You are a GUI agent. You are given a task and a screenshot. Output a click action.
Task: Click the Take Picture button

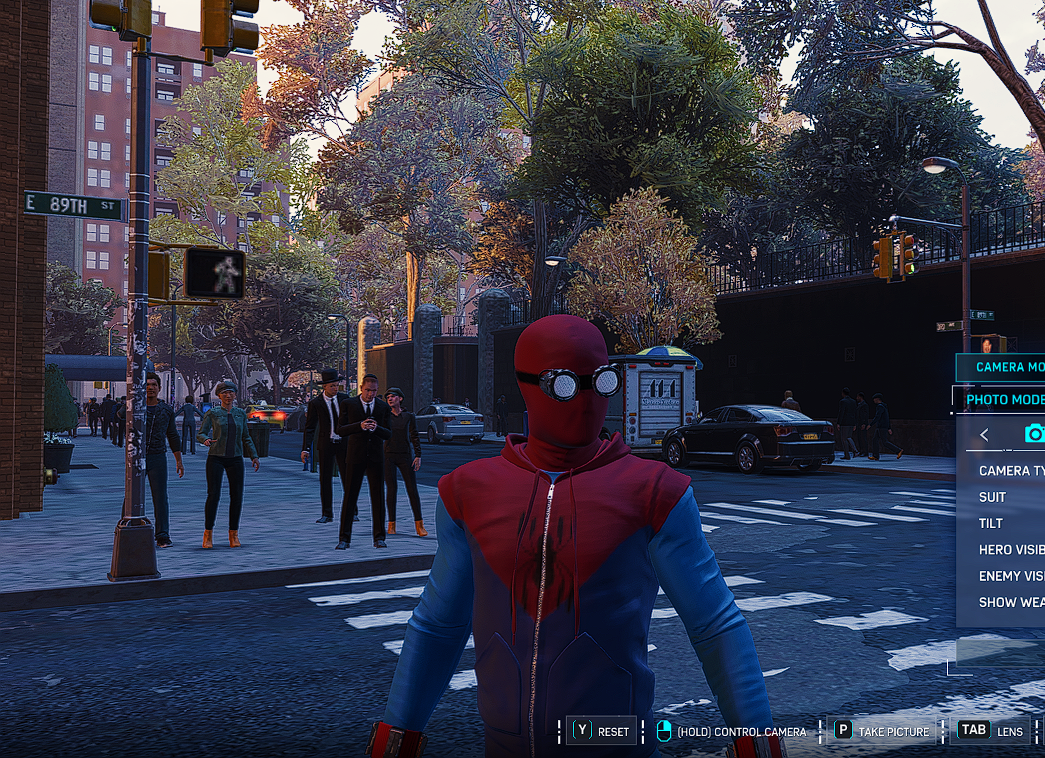click(882, 731)
